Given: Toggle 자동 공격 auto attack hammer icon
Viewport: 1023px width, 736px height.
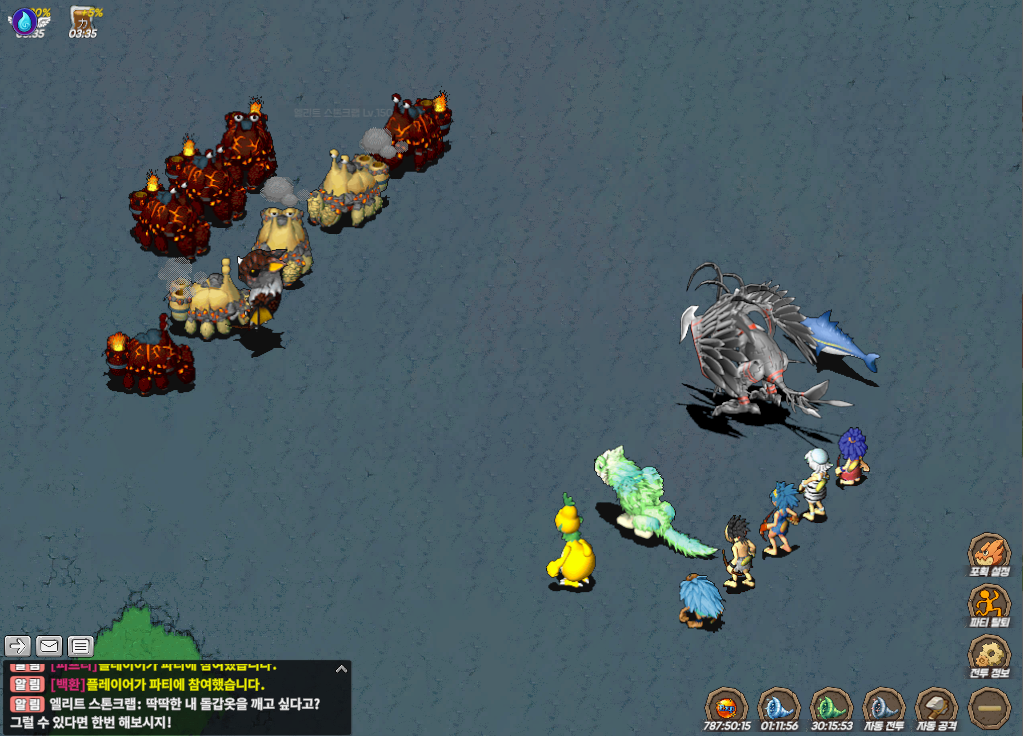Looking at the screenshot, I should coord(936,706).
